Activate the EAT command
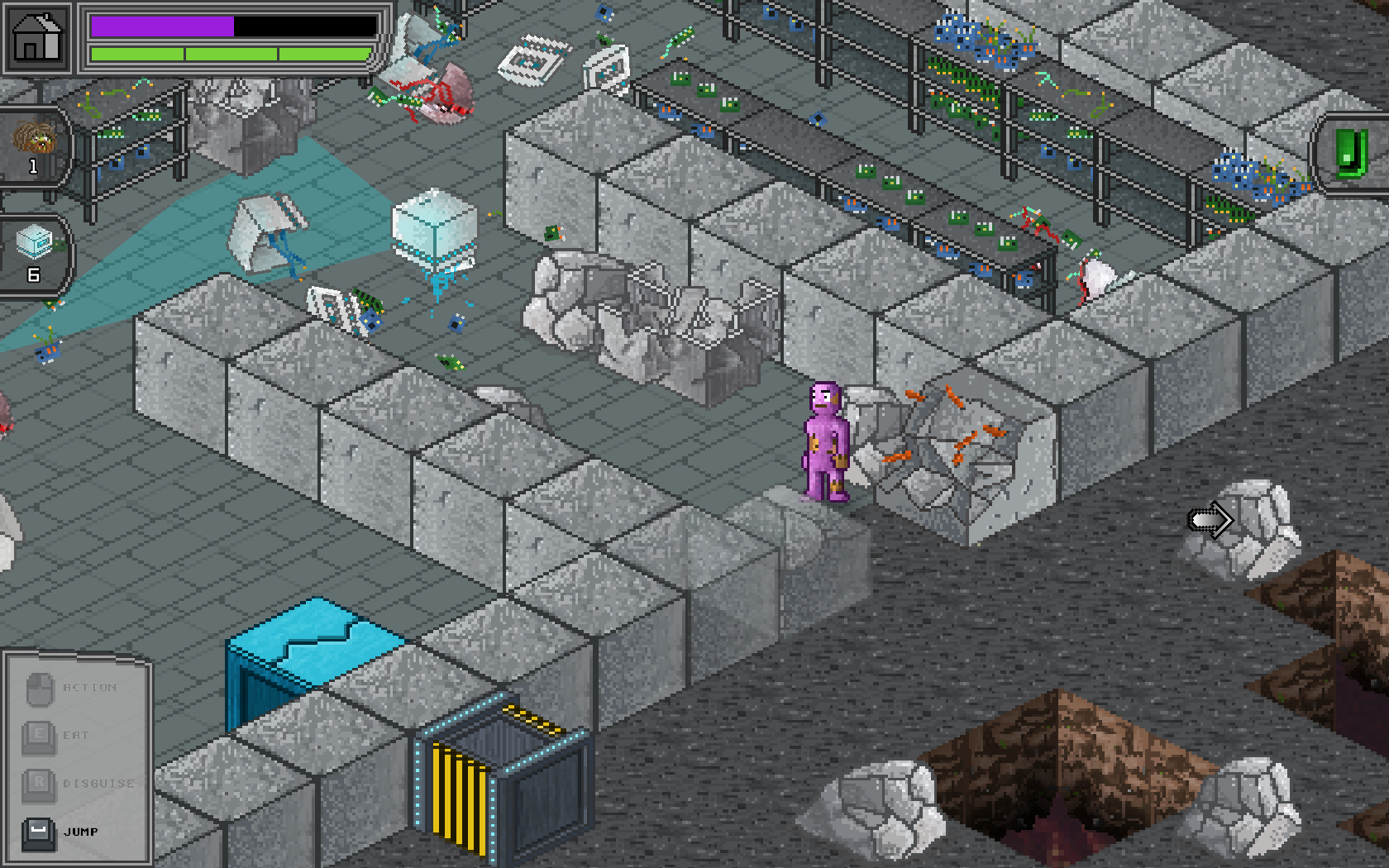 click(78, 733)
